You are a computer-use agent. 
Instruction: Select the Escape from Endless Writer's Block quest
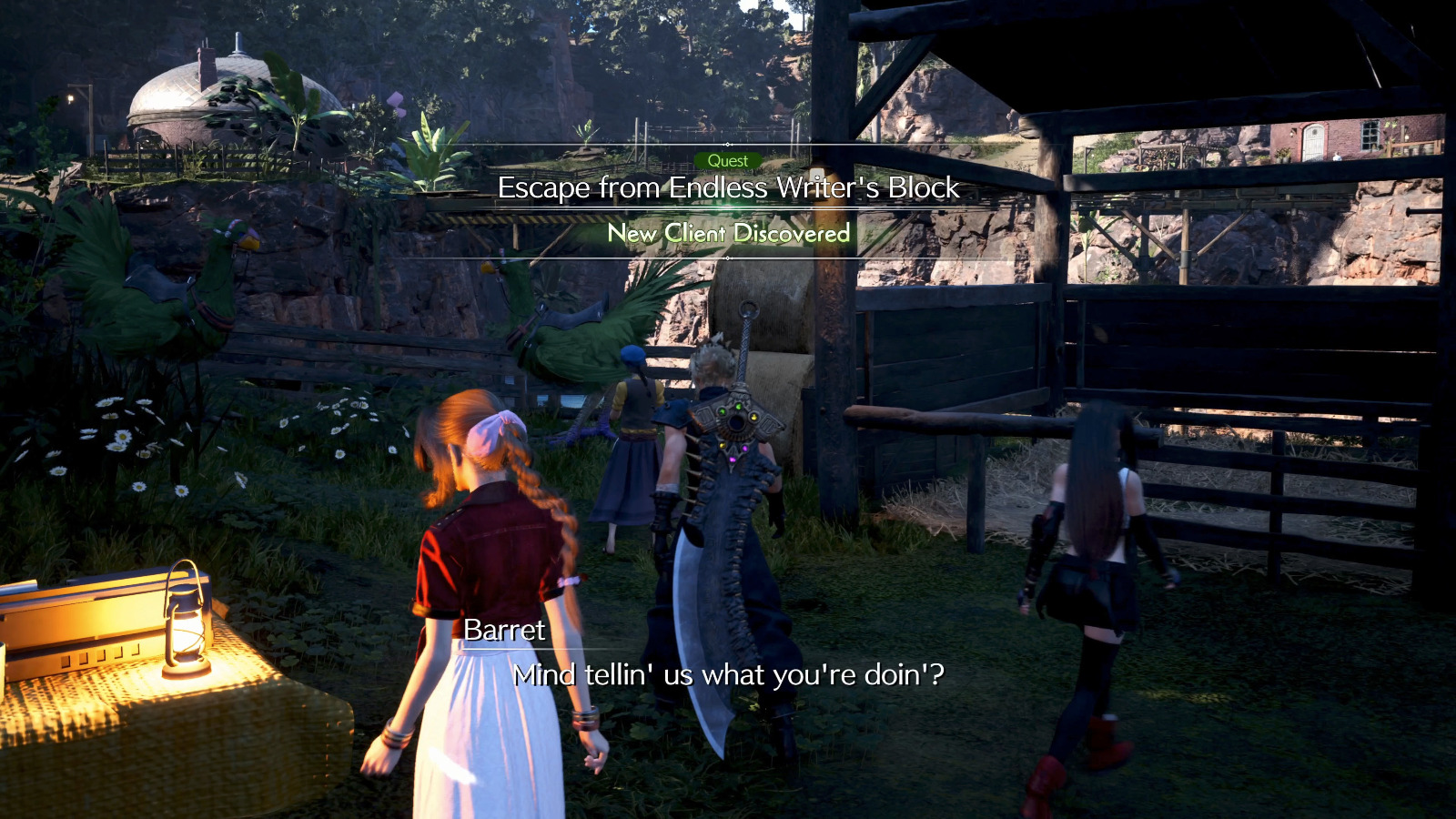point(728,188)
